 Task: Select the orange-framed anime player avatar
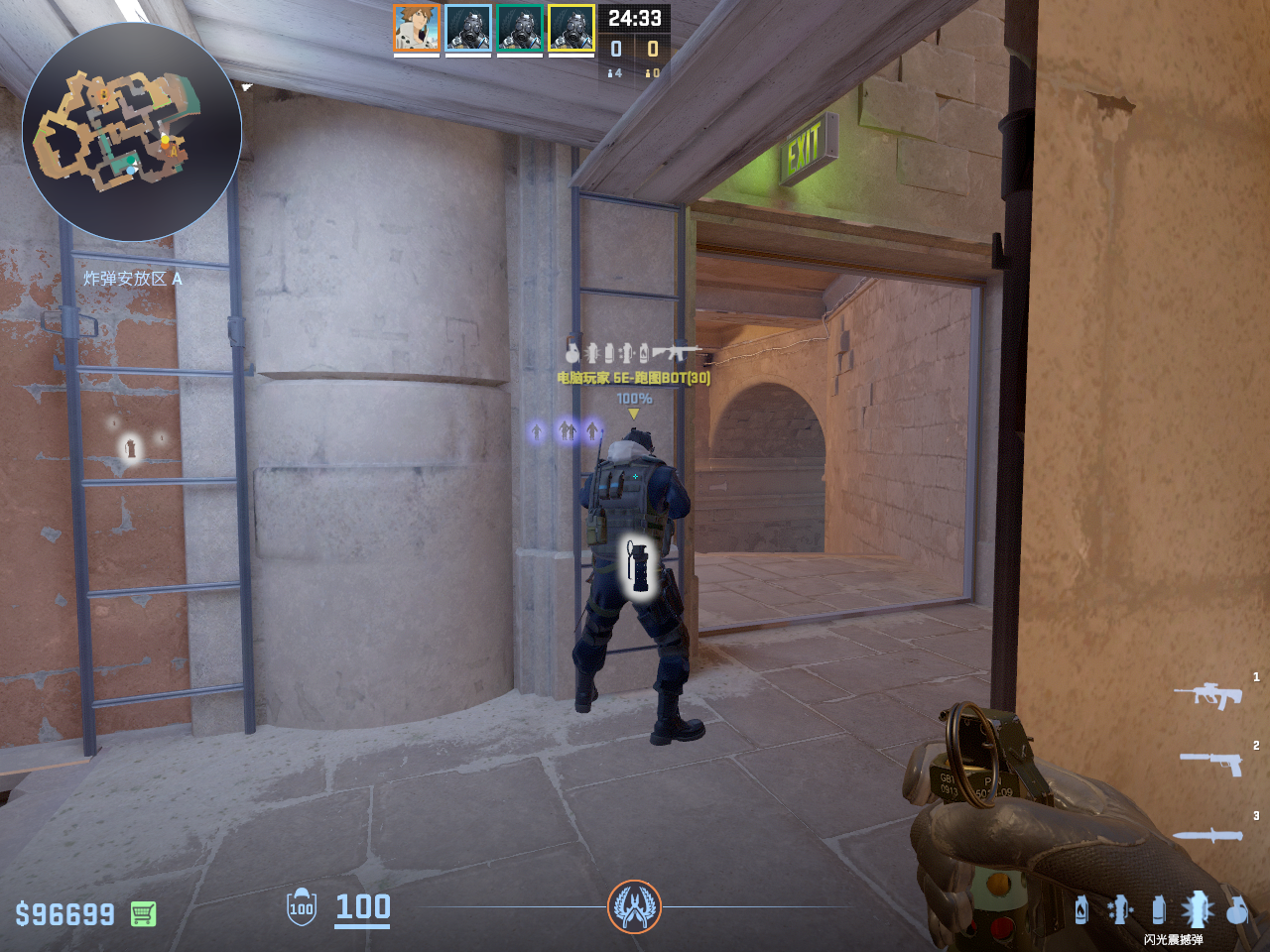click(417, 28)
